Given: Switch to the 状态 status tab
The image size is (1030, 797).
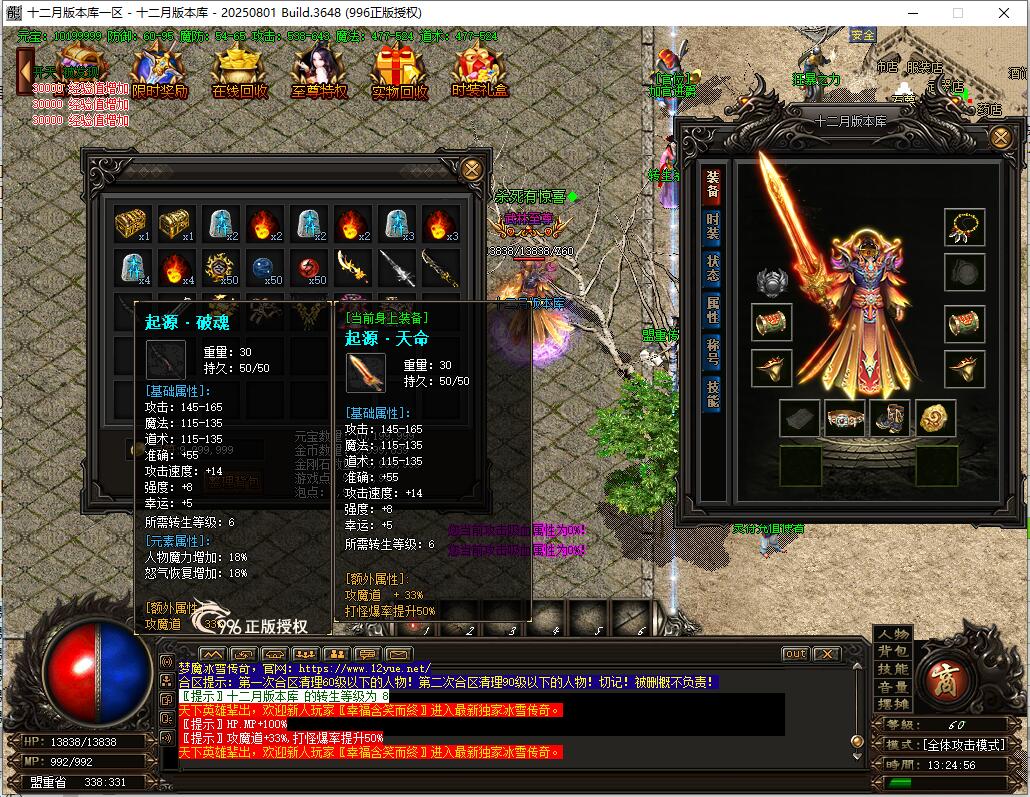Looking at the screenshot, I should (712, 268).
